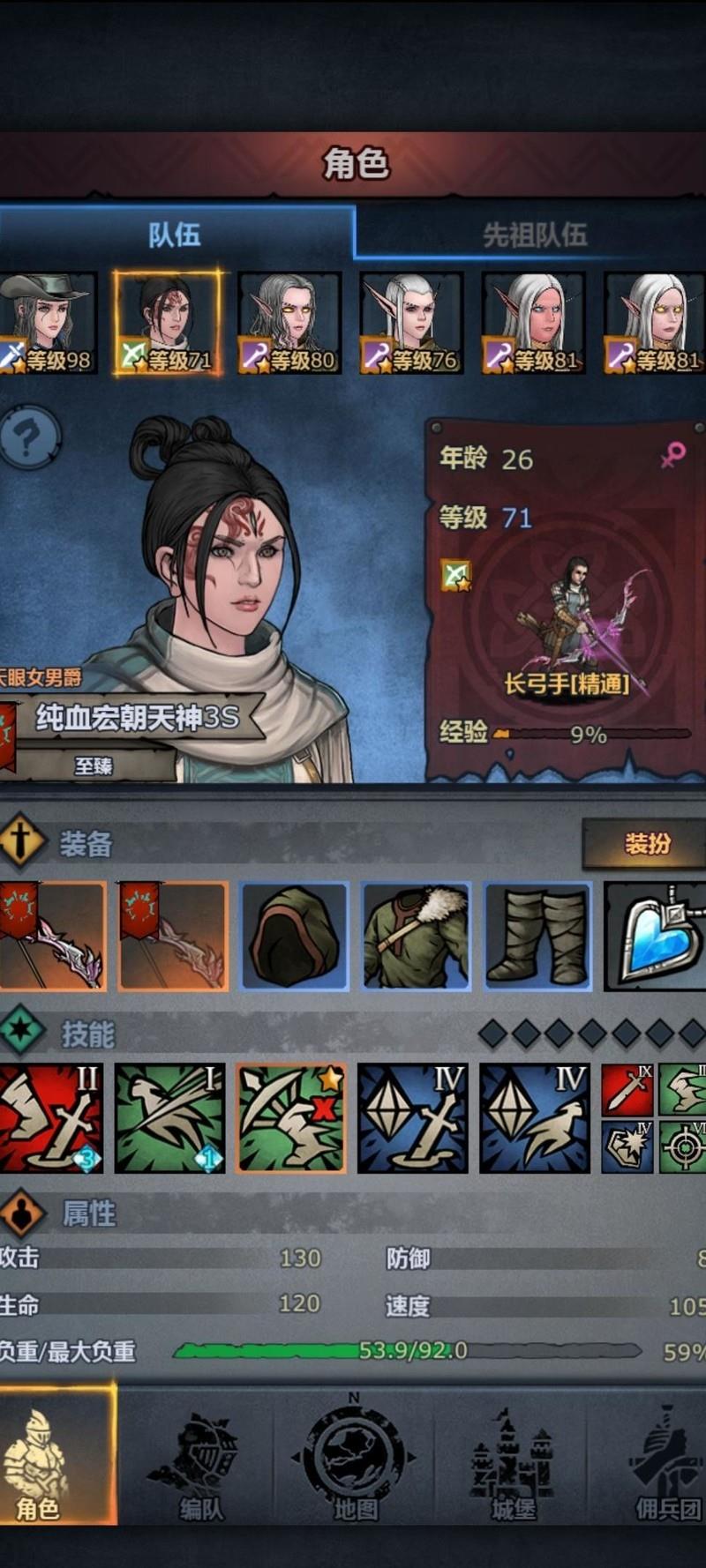Select the red skill icon marked II
Viewport: 706px width, 1568px height.
[51, 1118]
